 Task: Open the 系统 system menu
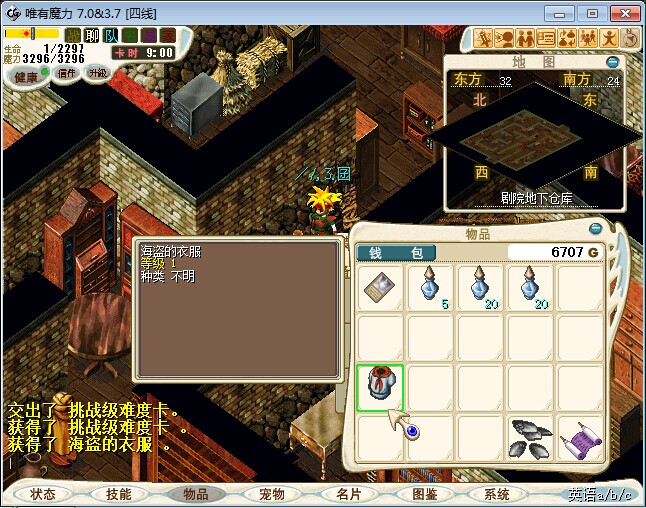[497, 494]
